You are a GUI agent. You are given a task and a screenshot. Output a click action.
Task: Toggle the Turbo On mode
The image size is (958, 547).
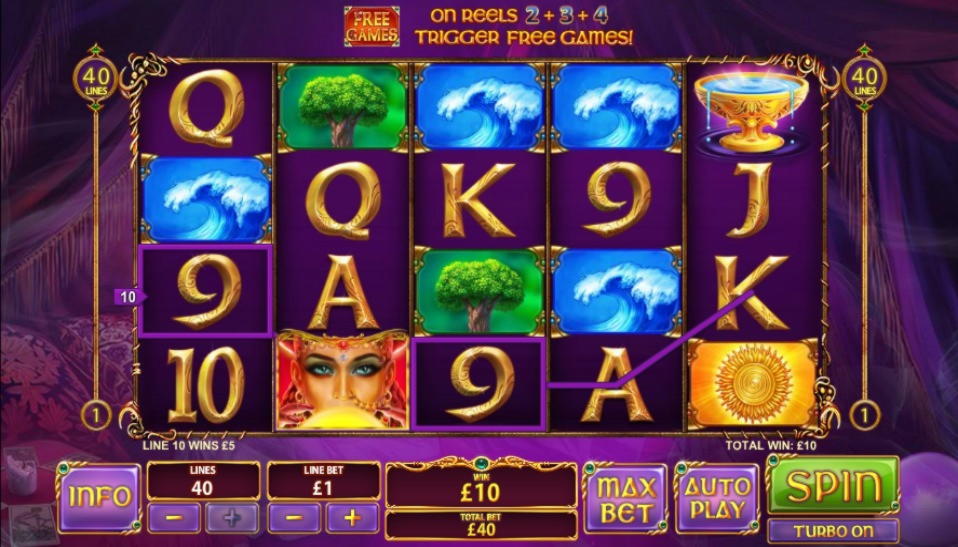click(x=832, y=531)
